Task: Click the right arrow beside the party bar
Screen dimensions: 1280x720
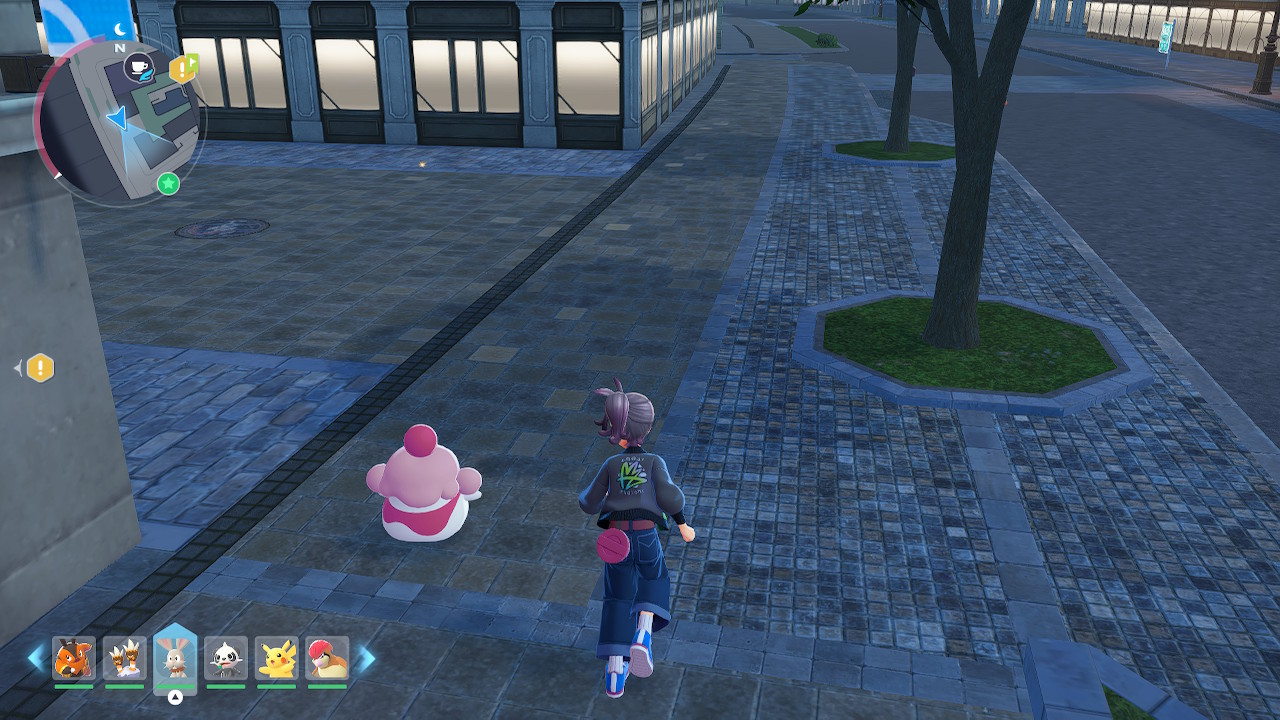Action: click(366, 658)
